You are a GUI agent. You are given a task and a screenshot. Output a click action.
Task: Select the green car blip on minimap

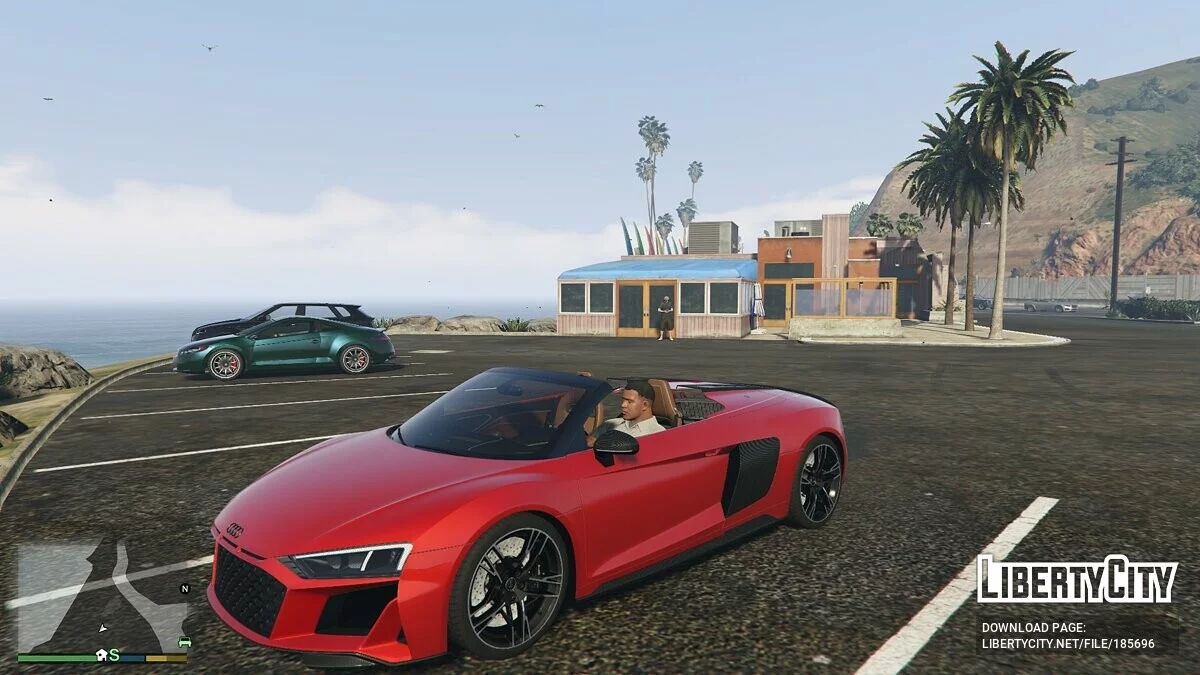(184, 641)
